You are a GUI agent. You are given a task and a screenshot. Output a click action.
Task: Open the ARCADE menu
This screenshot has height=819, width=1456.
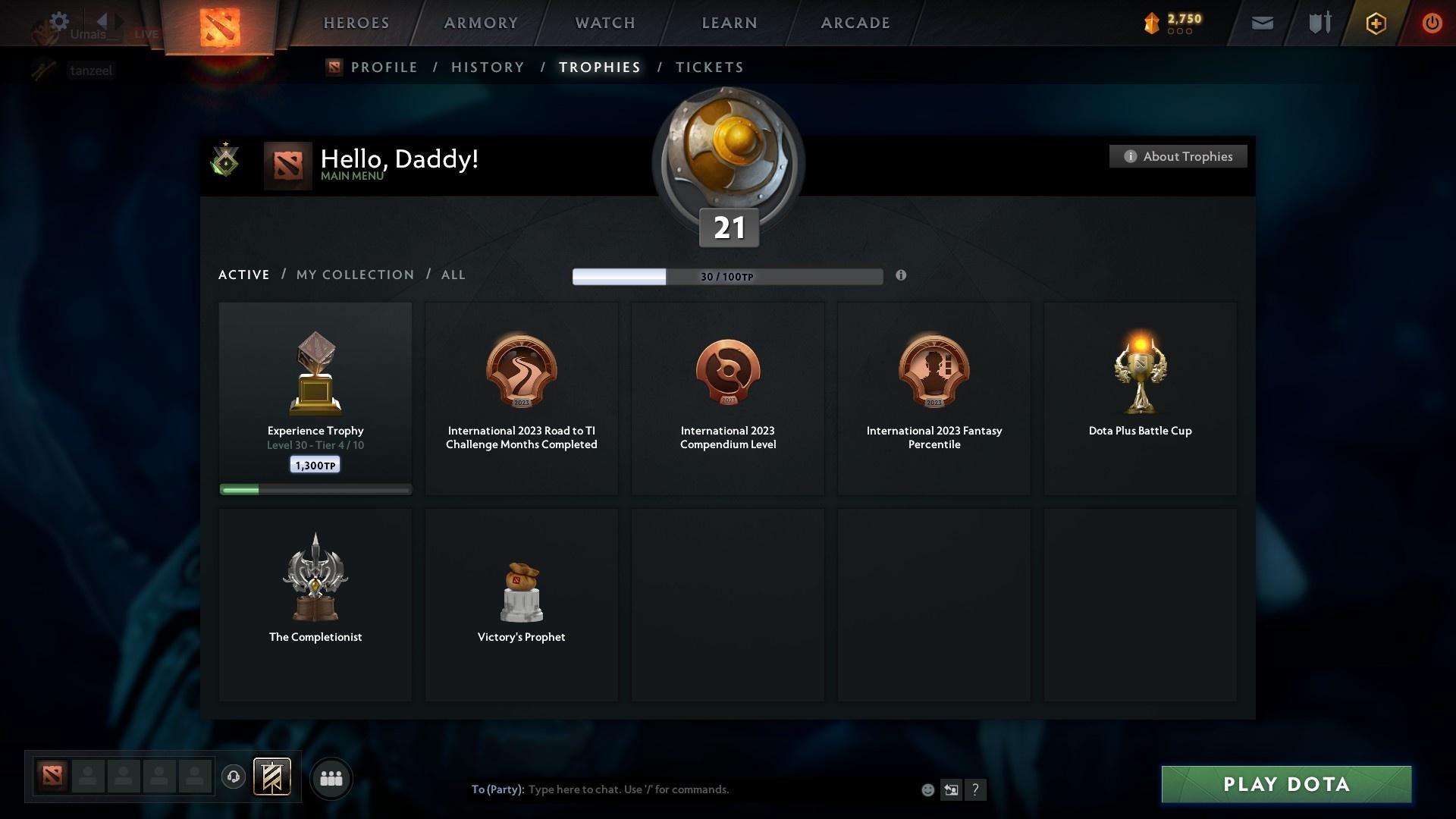pyautogui.click(x=854, y=23)
